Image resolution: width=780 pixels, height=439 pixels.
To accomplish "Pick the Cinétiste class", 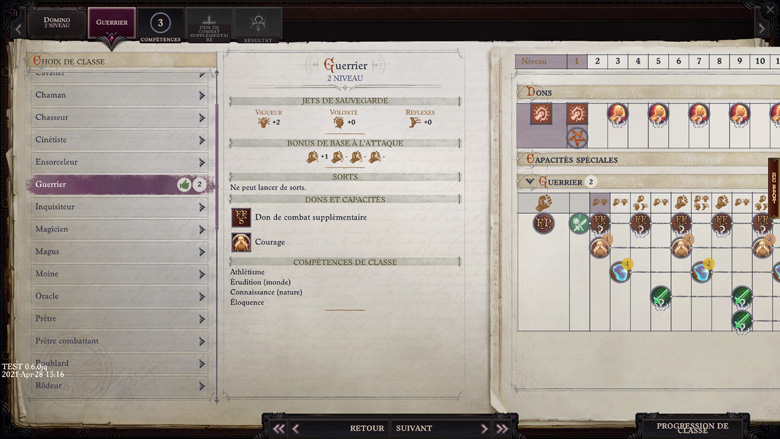I will click(x=118, y=140).
